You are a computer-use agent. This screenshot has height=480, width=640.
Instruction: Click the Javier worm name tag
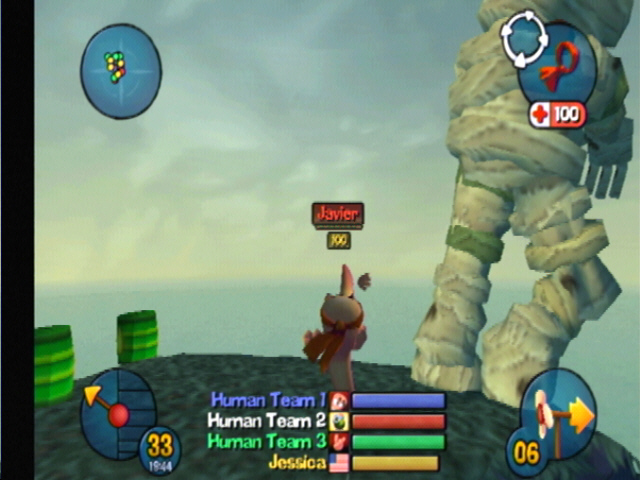[337, 214]
